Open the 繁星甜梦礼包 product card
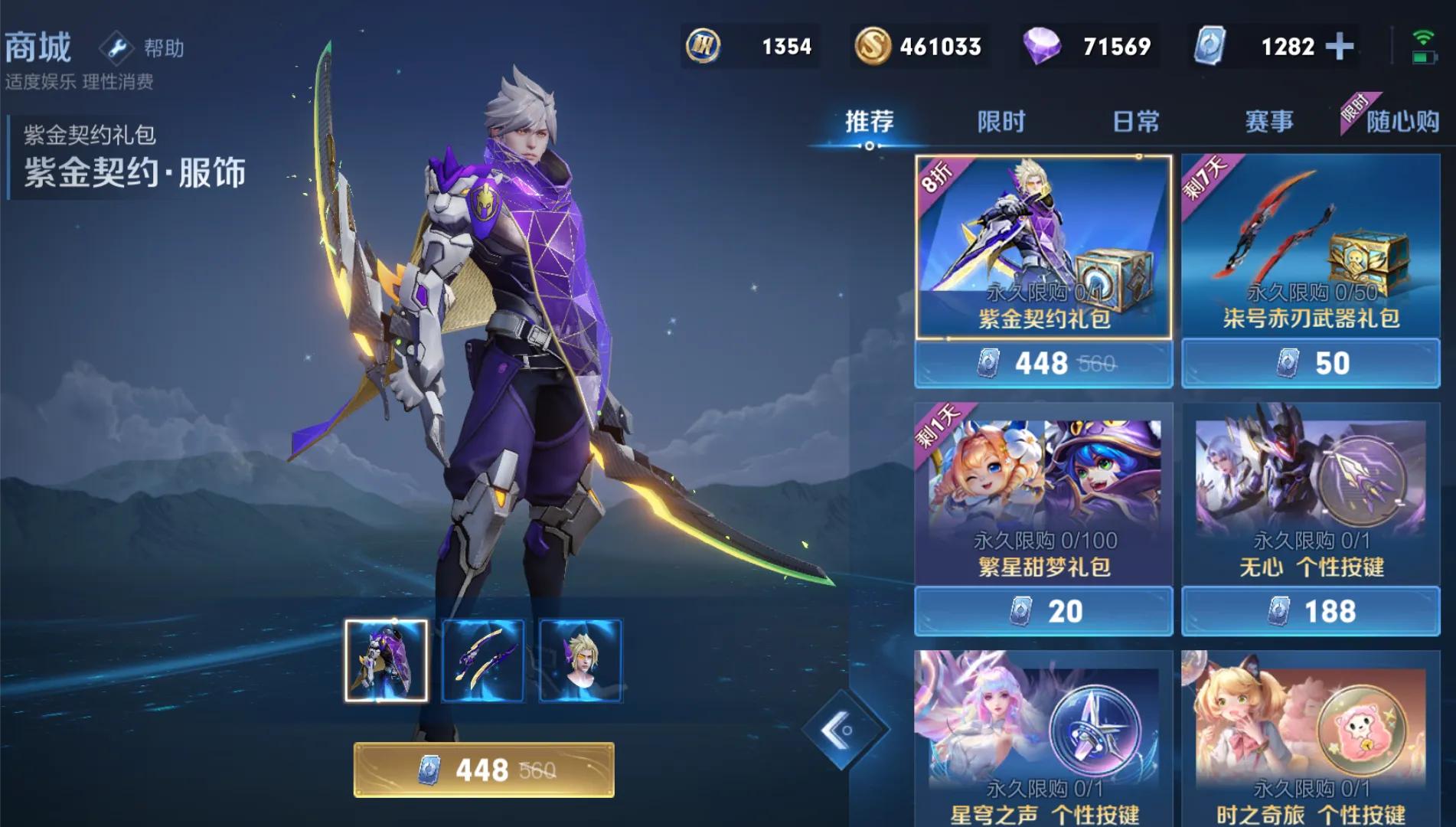The height and width of the screenshot is (827, 1456). click(x=1043, y=490)
